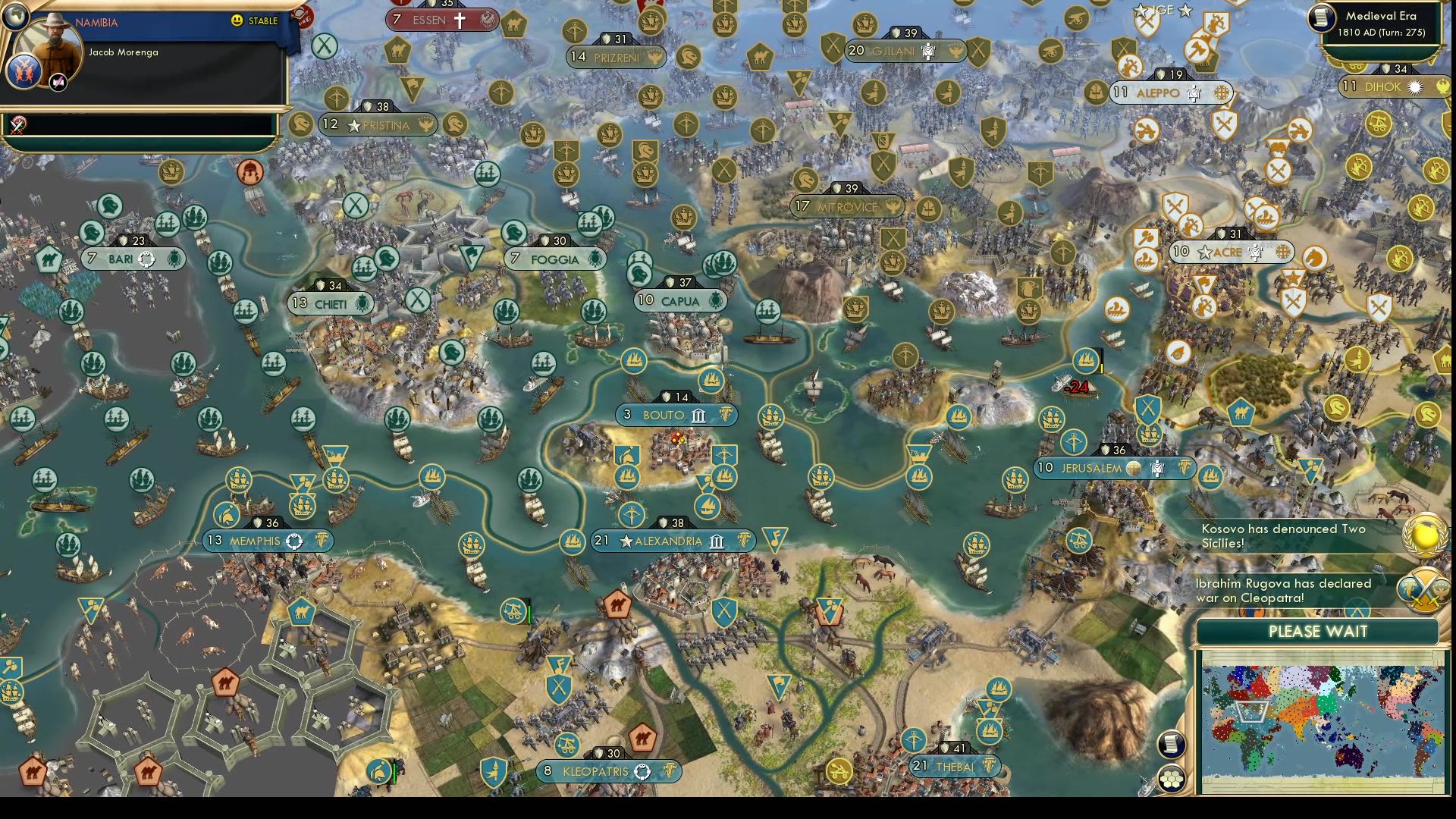This screenshot has height=819, width=1456.
Task: Click the puppet icon on Capua's city banner
Action: [714, 300]
